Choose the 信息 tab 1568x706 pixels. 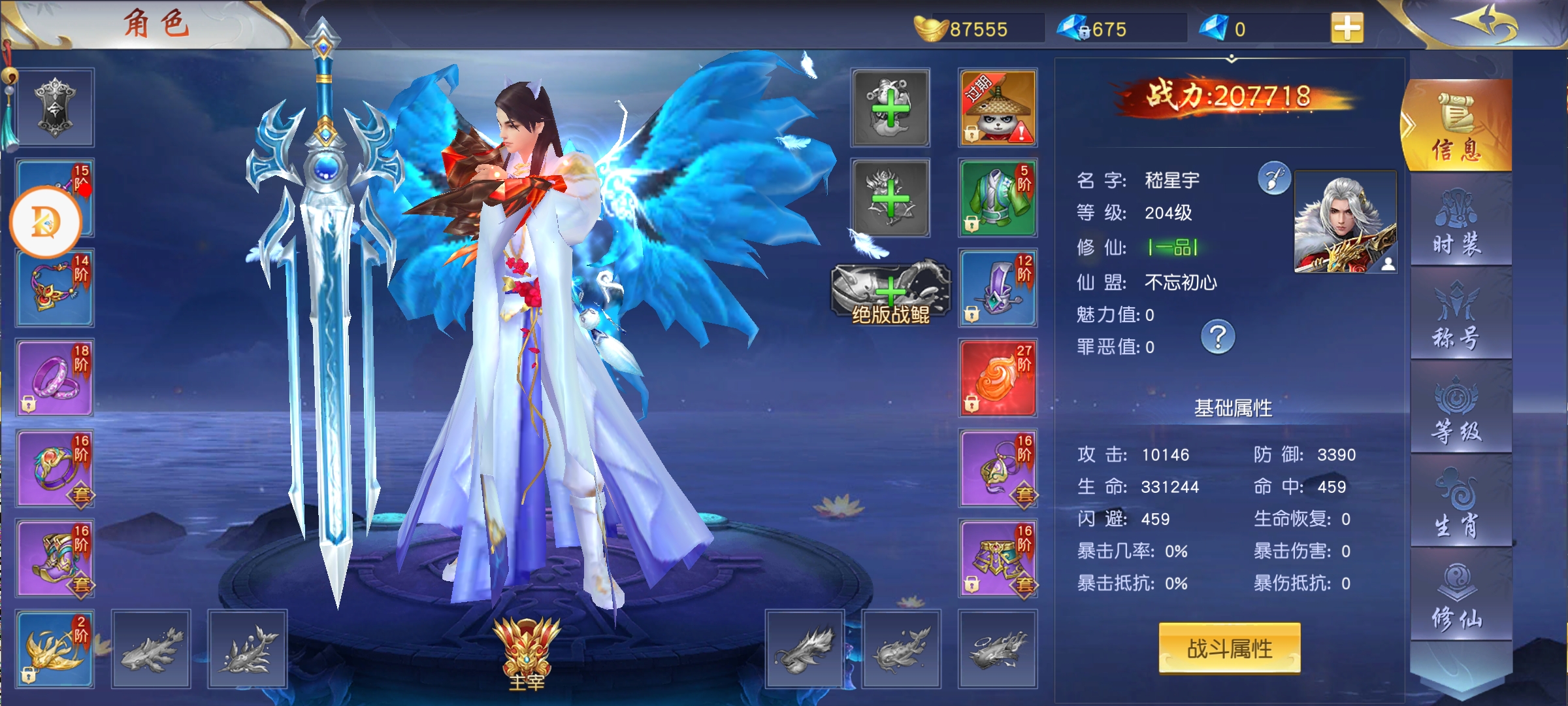pyautogui.click(x=1458, y=127)
